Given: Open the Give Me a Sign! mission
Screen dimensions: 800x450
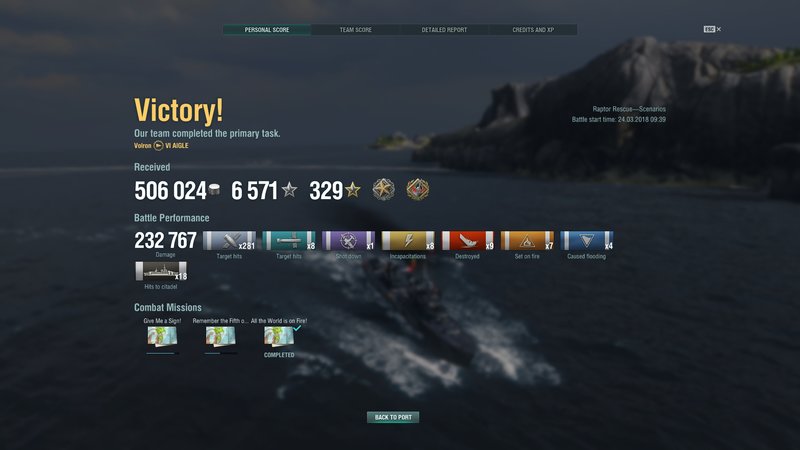Looking at the screenshot, I should click(162, 337).
